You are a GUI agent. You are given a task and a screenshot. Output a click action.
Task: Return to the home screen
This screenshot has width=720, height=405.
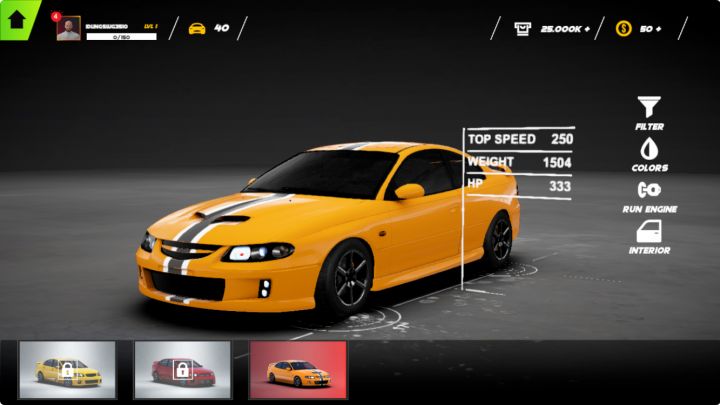coord(17,19)
